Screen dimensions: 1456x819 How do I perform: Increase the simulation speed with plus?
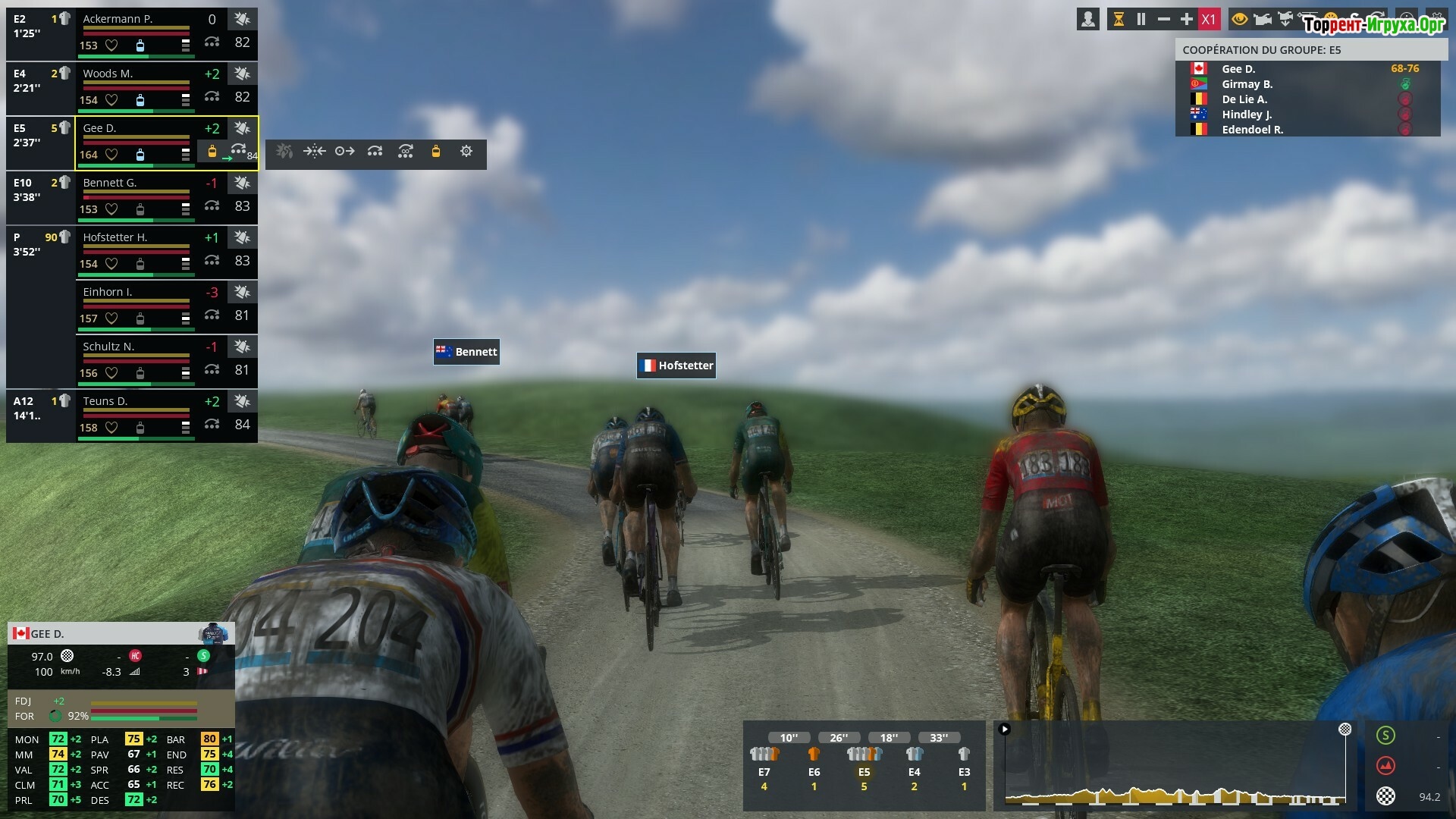(x=1187, y=20)
